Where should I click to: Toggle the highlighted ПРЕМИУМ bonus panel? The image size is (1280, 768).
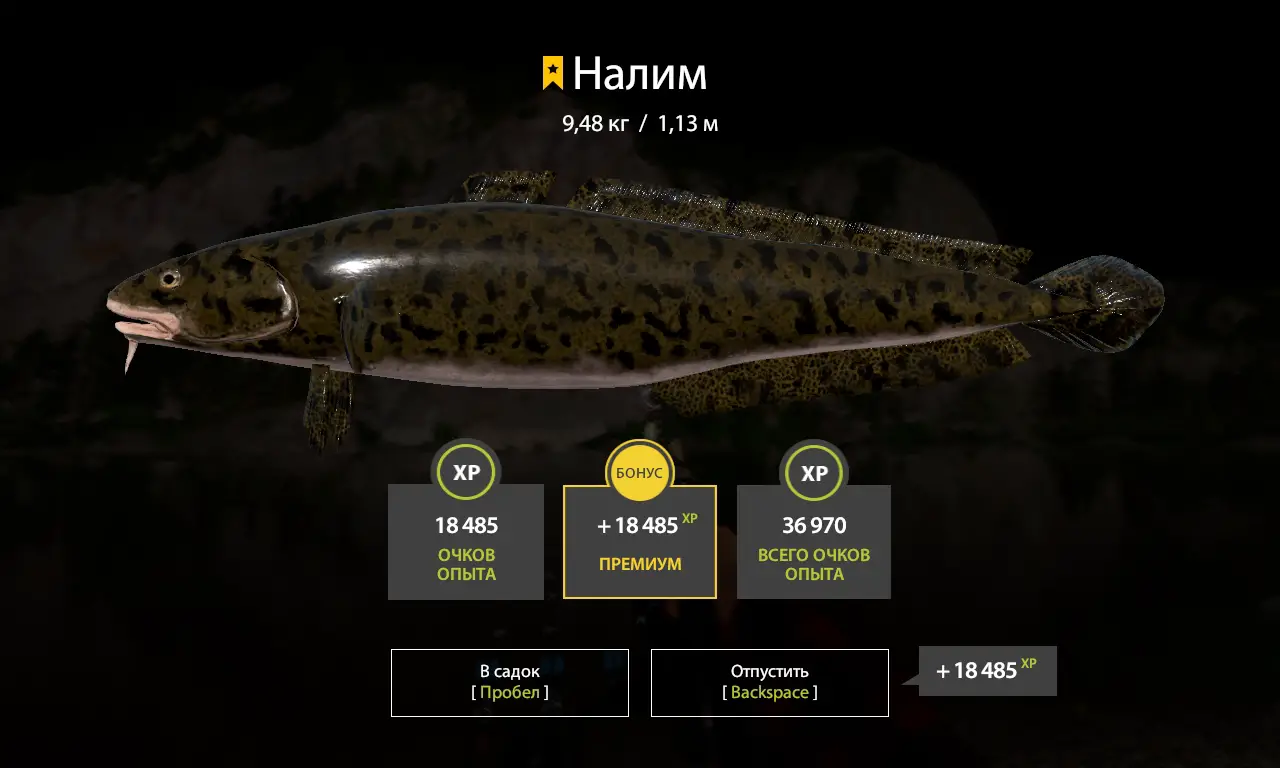tap(640, 545)
